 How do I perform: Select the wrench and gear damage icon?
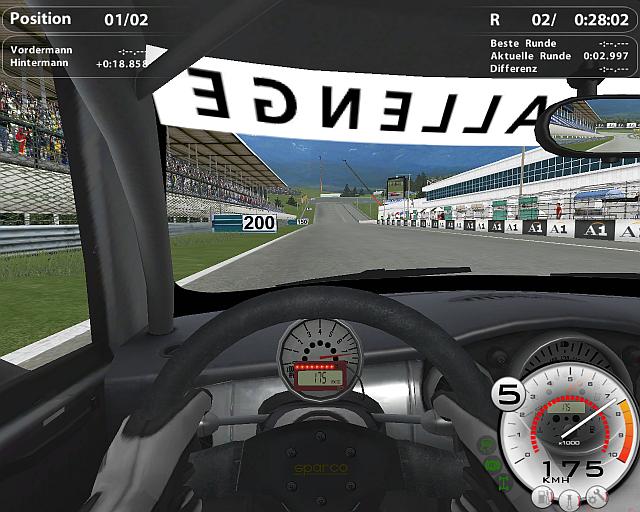tap(597, 496)
